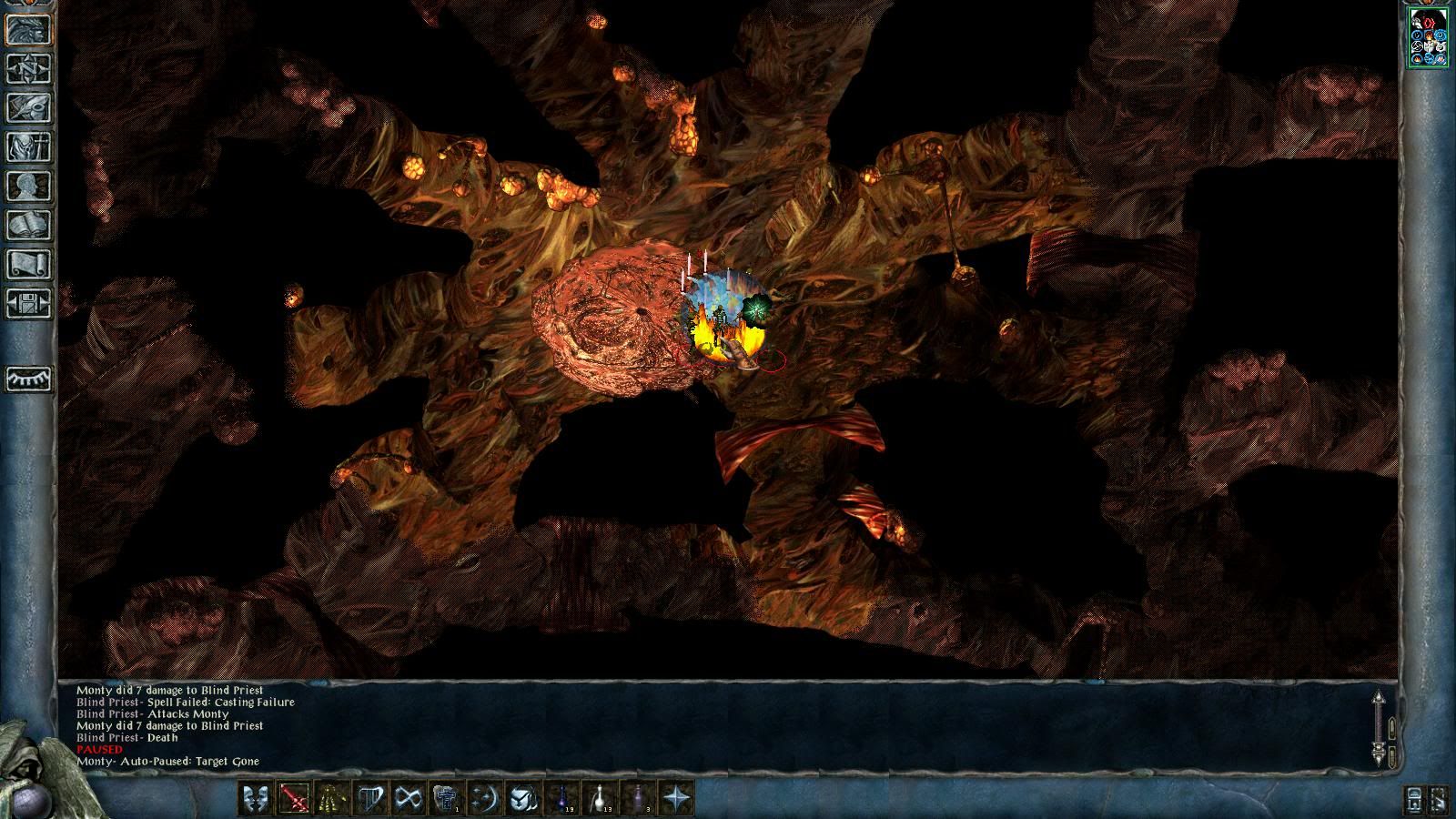Click the message log scrollbar
Image resolution: width=1456 pixels, height=819 pixels.
(1379, 728)
